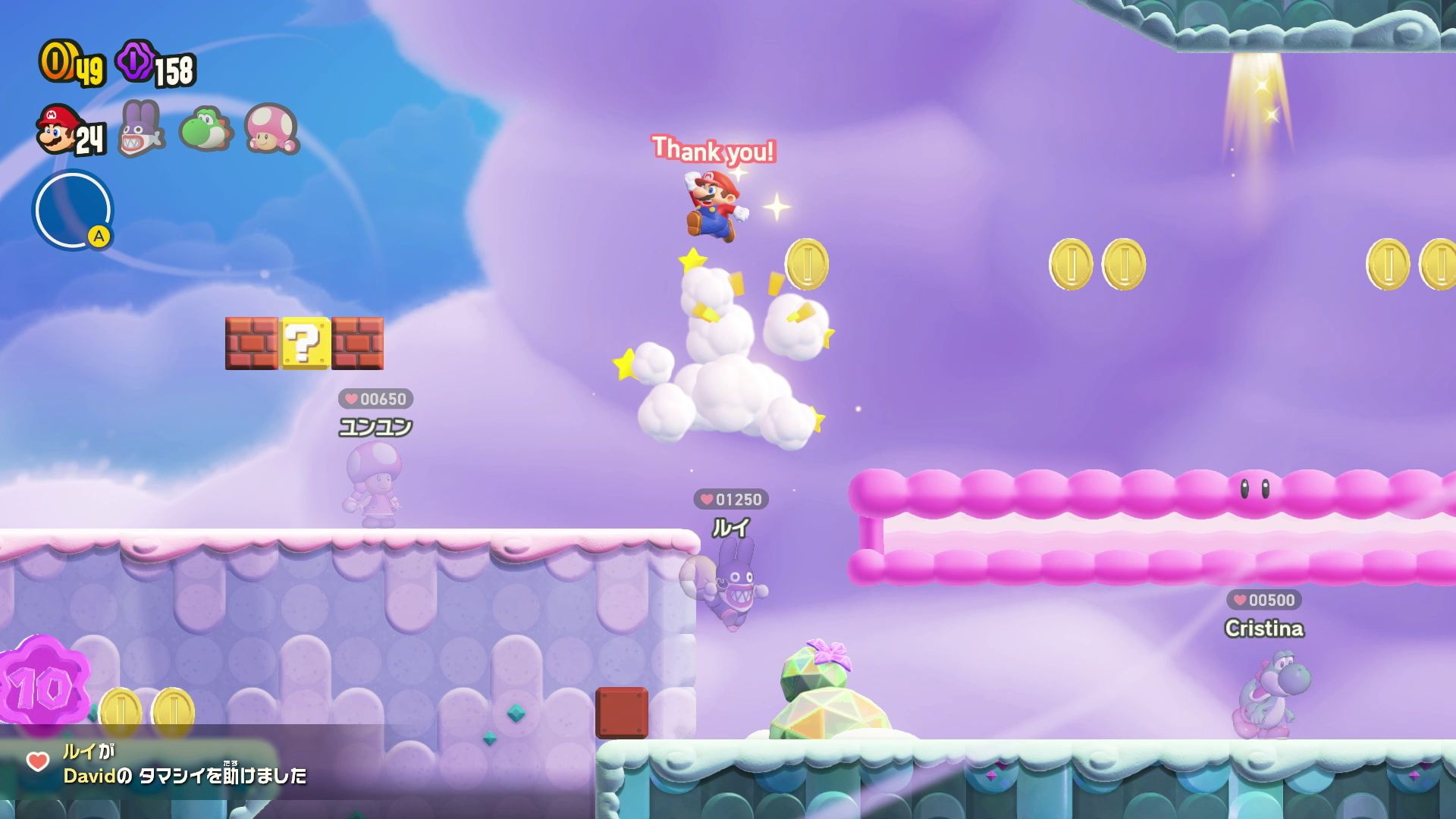Select Cristina's online player name tag
This screenshot has width=1456, height=819.
pyautogui.click(x=1264, y=628)
